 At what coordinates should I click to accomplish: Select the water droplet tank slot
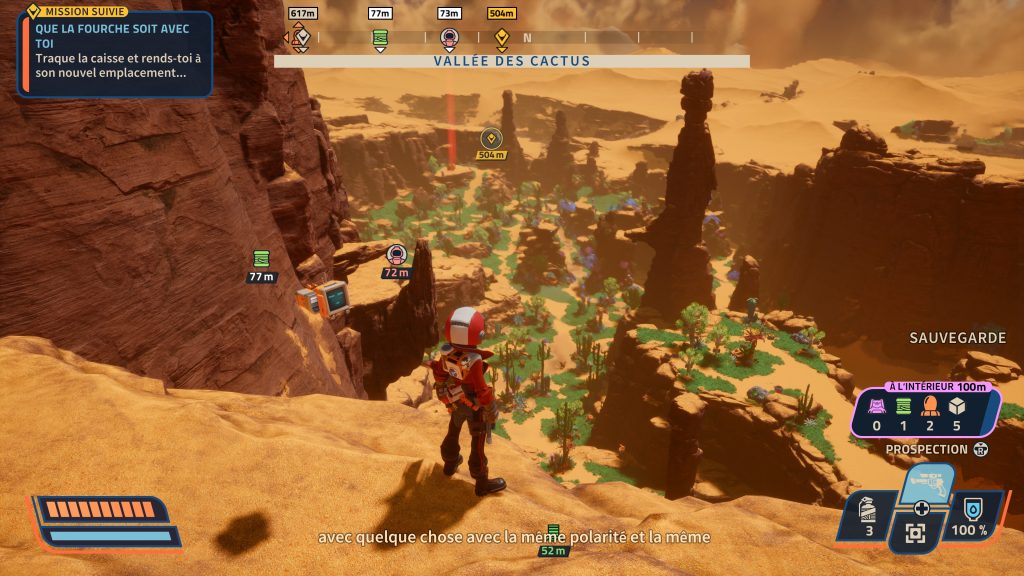[970, 516]
